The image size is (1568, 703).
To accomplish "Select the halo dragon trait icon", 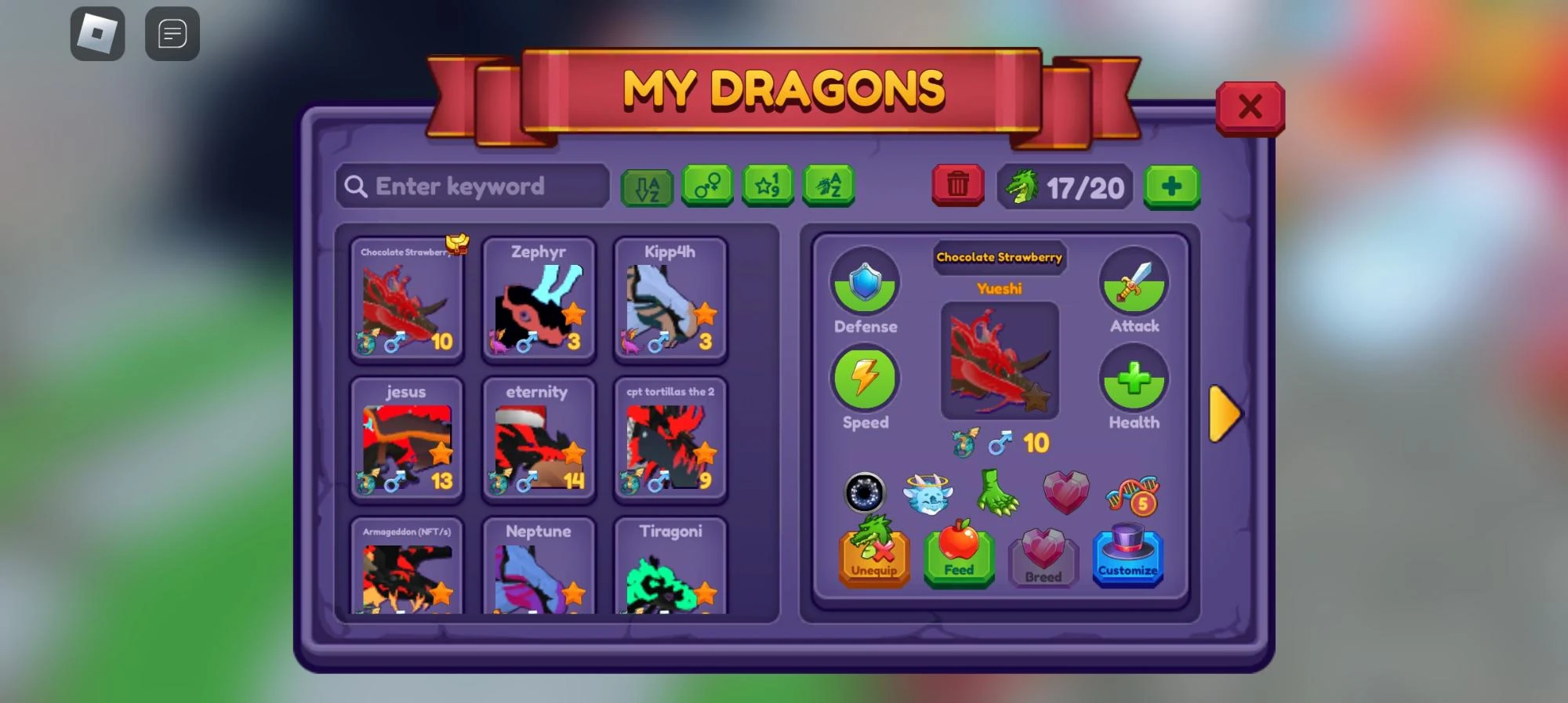I will [x=930, y=492].
